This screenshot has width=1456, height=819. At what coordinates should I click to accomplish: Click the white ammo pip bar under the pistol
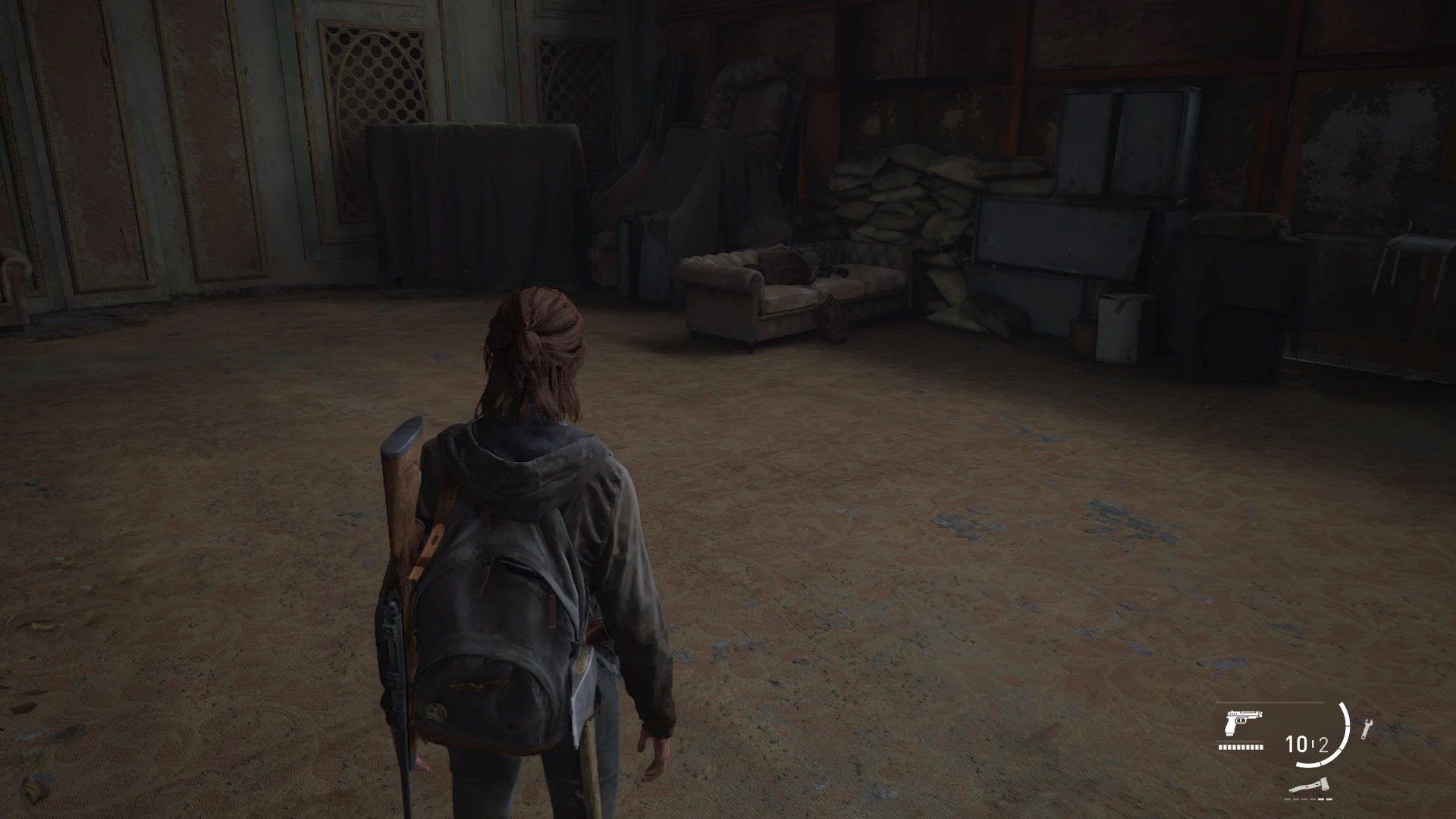pyautogui.click(x=1239, y=746)
